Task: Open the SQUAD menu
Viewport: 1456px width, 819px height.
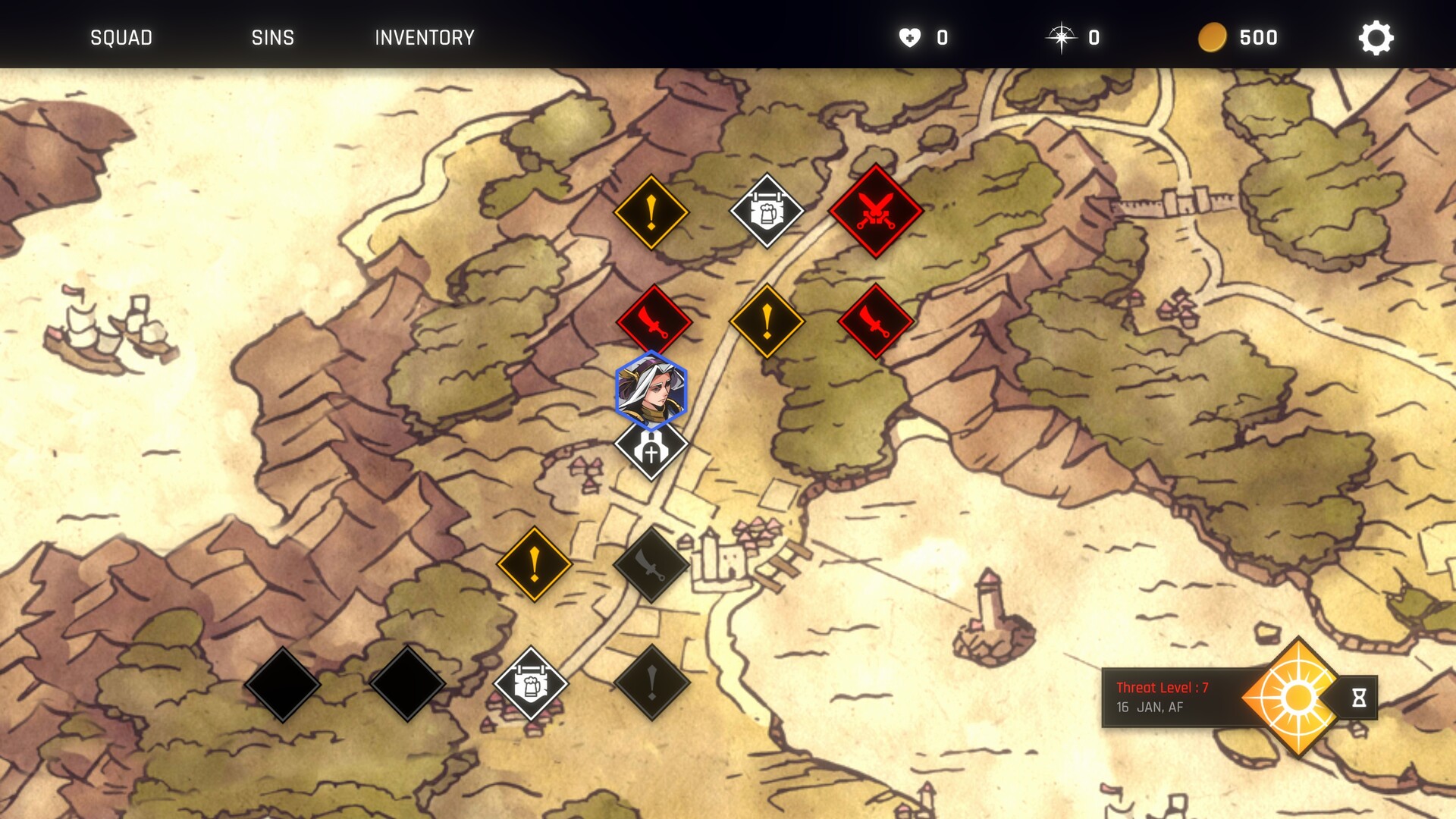Action: click(121, 37)
